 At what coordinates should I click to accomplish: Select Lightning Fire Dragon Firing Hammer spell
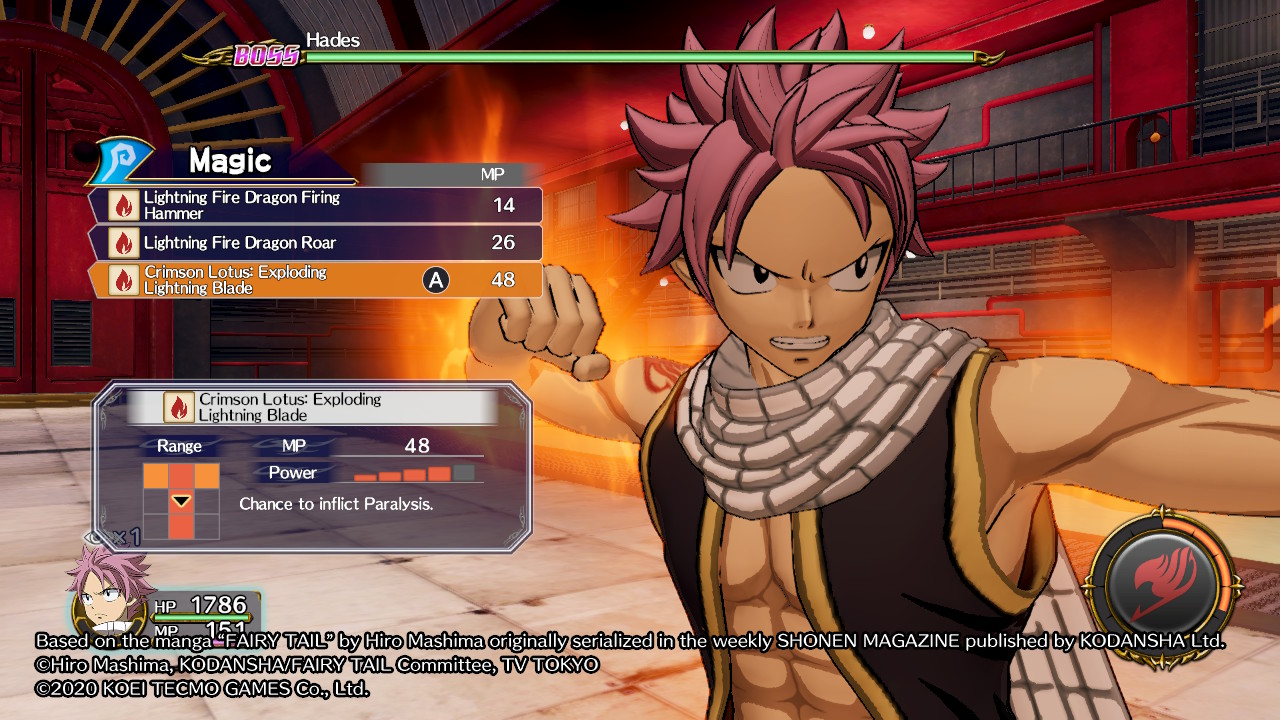(x=316, y=205)
